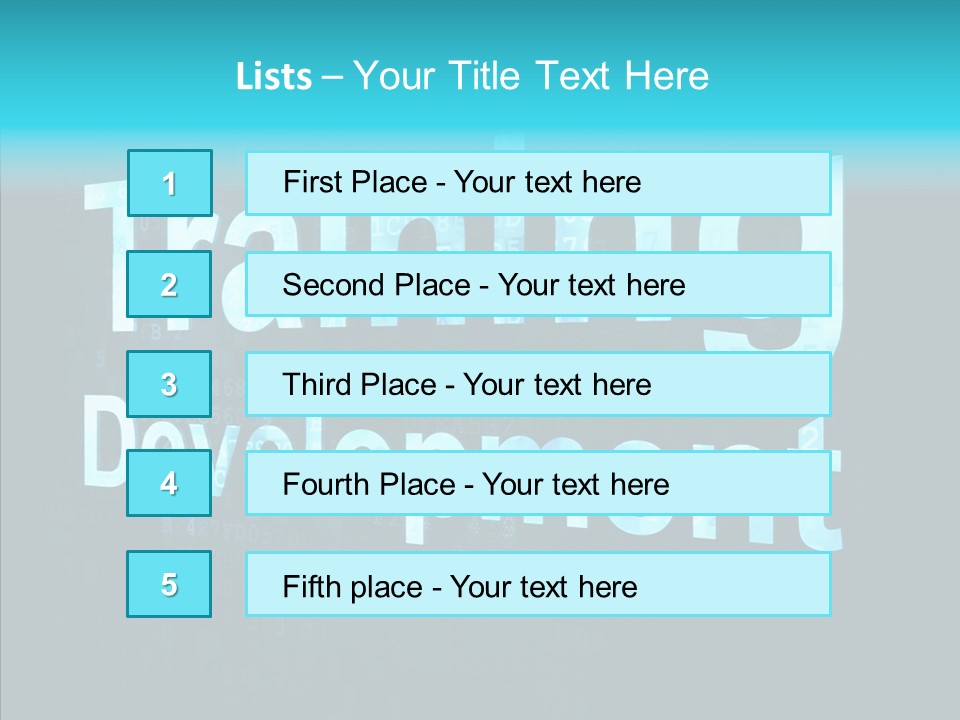The height and width of the screenshot is (720, 960).
Task: Click the Fifth place text bar
Action: click(538, 584)
